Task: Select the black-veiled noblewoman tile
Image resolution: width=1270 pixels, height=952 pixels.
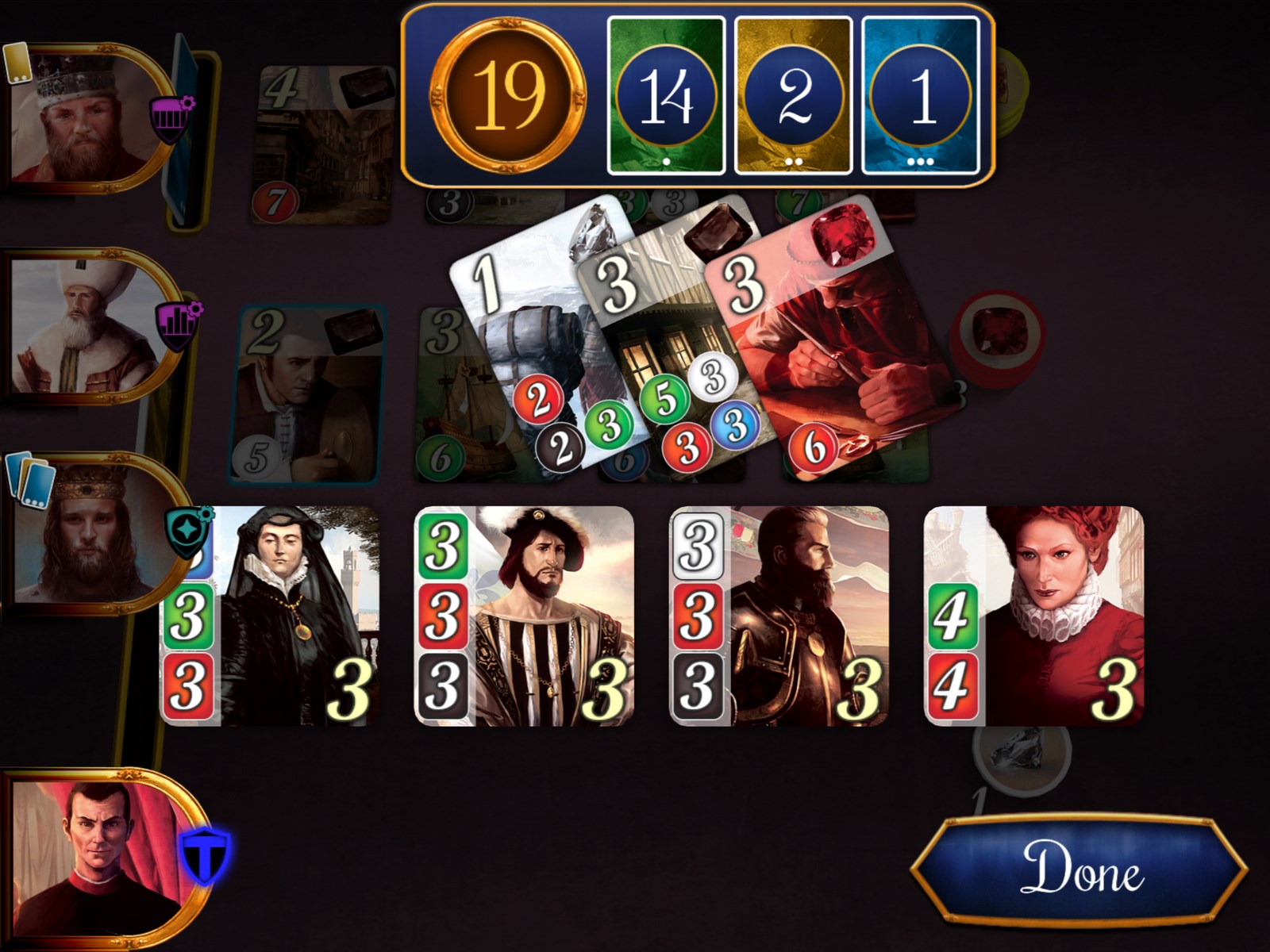Action: coord(270,616)
